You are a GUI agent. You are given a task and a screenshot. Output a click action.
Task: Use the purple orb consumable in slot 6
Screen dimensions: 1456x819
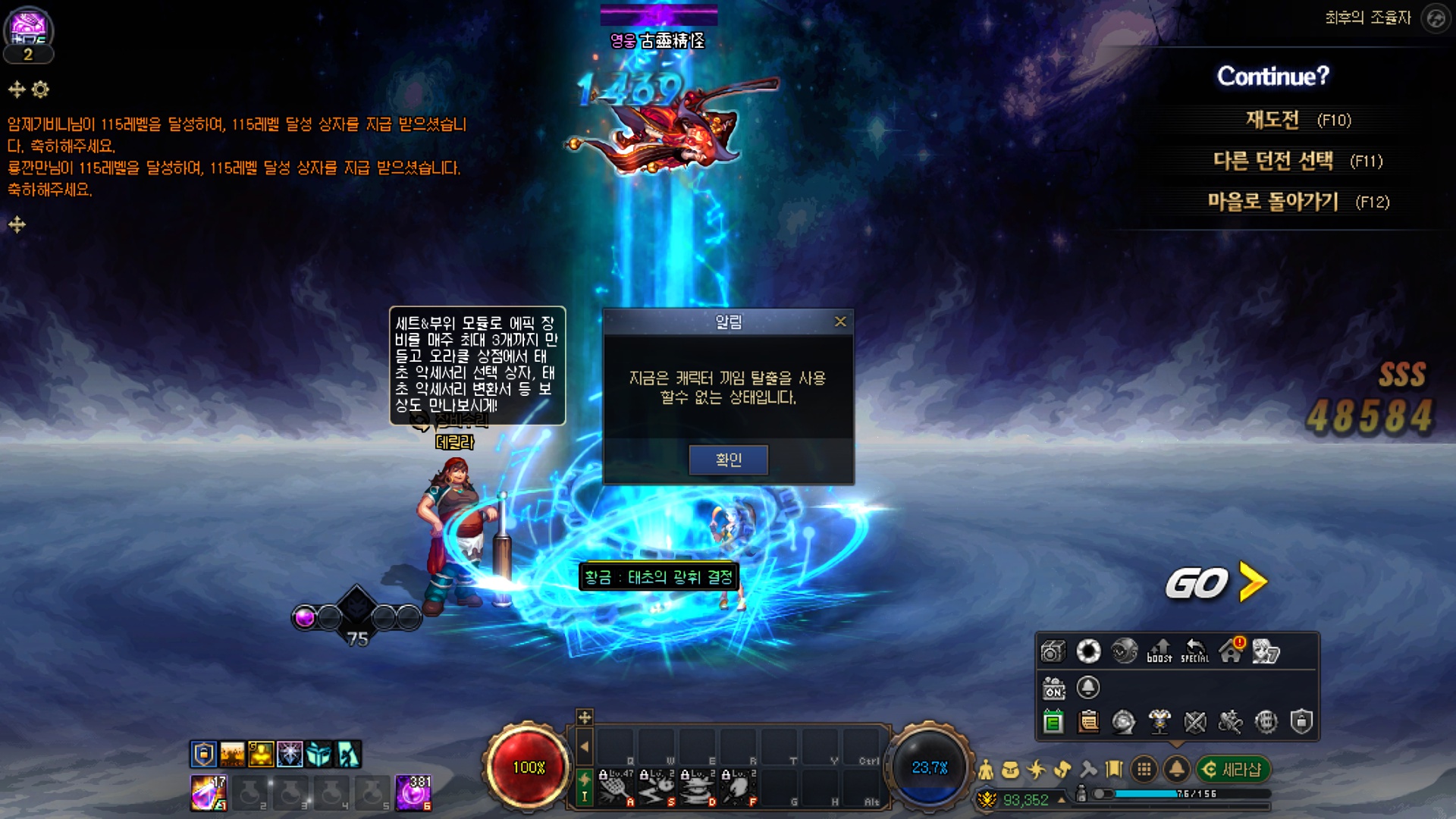click(413, 792)
